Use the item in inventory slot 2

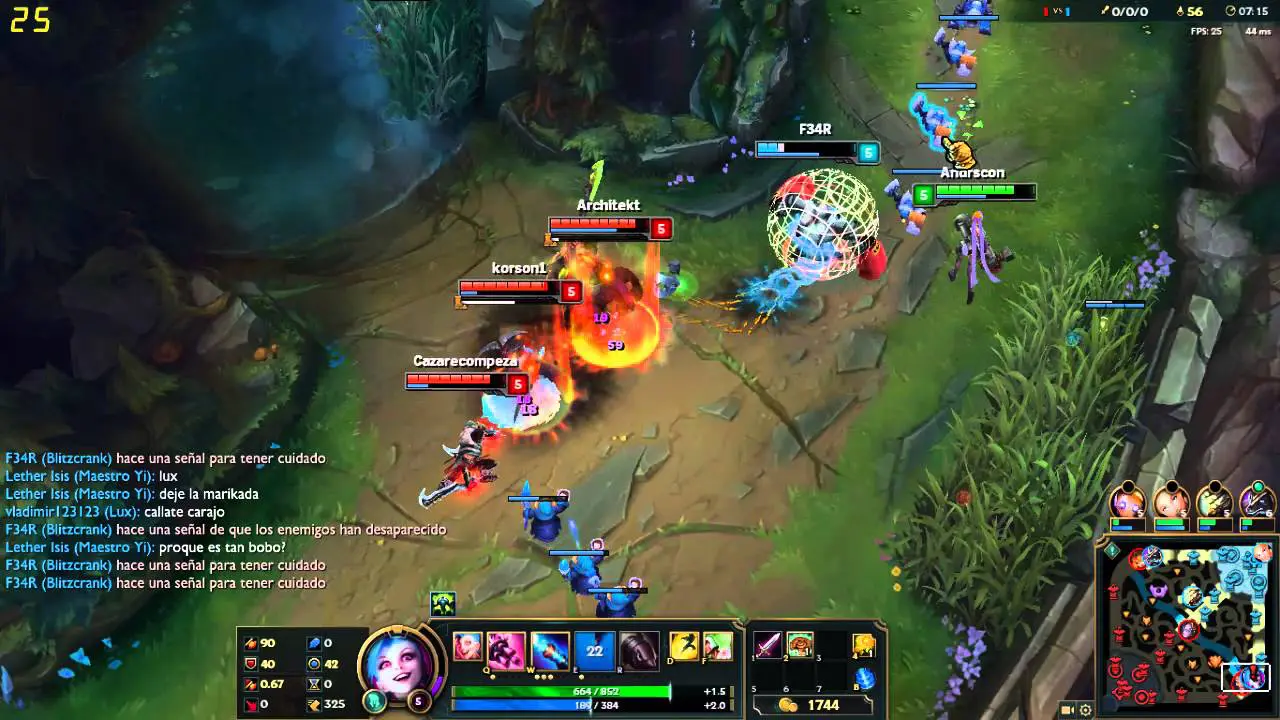coord(800,645)
